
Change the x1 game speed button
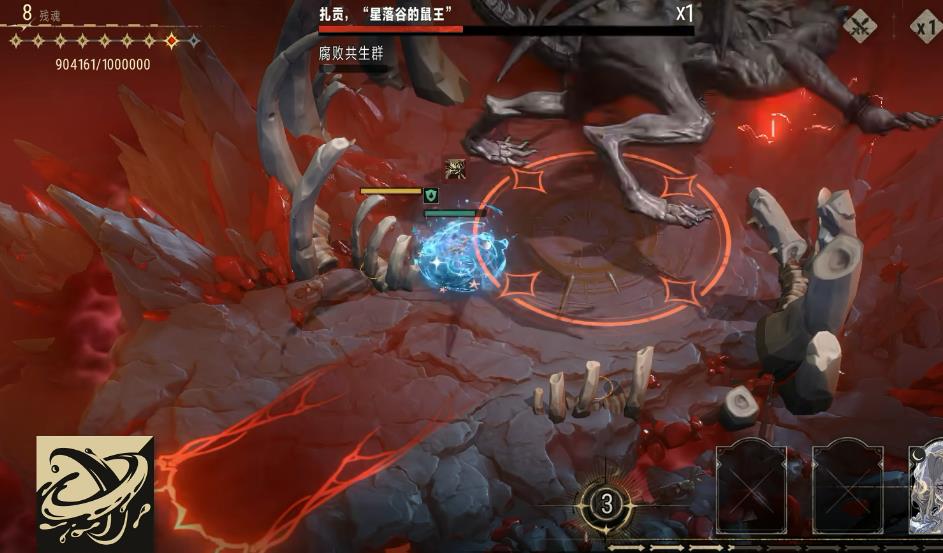[927, 27]
